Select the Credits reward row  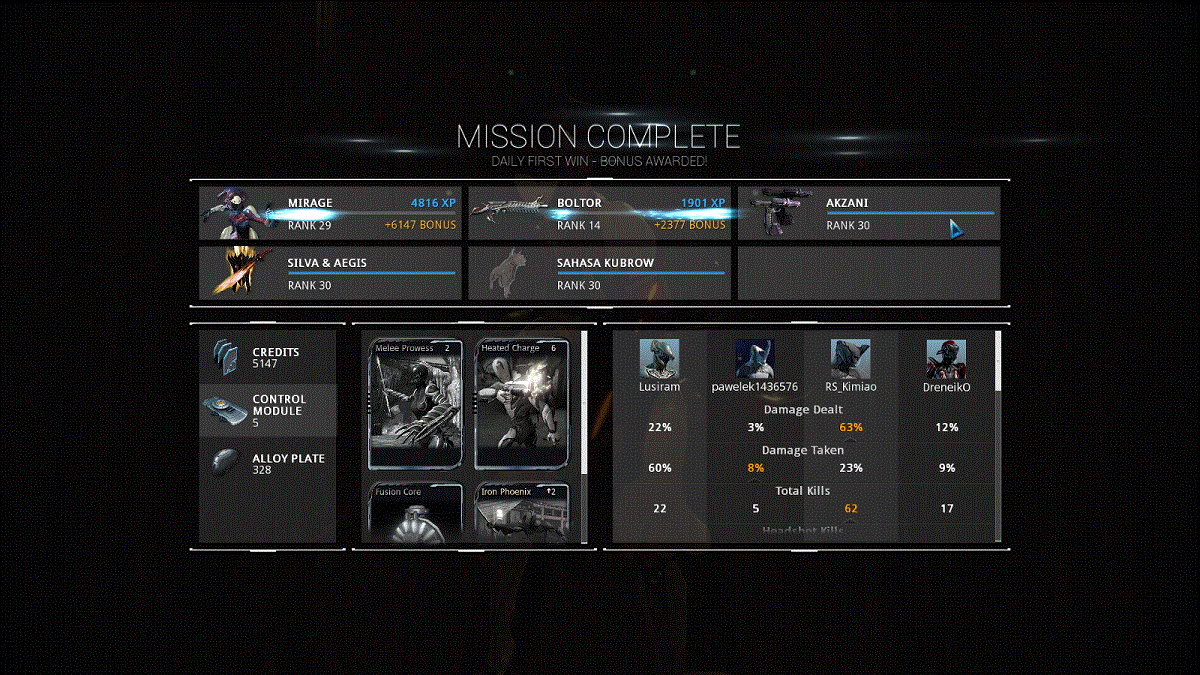(268, 358)
